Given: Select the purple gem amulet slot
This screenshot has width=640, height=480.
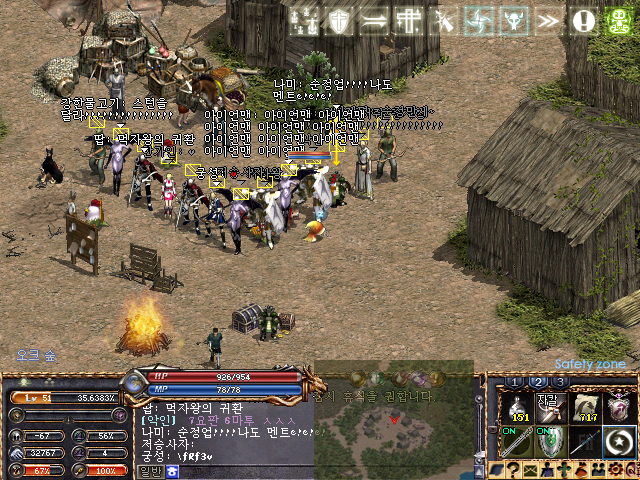Looking at the screenshot, I should pyautogui.click(x=620, y=407).
